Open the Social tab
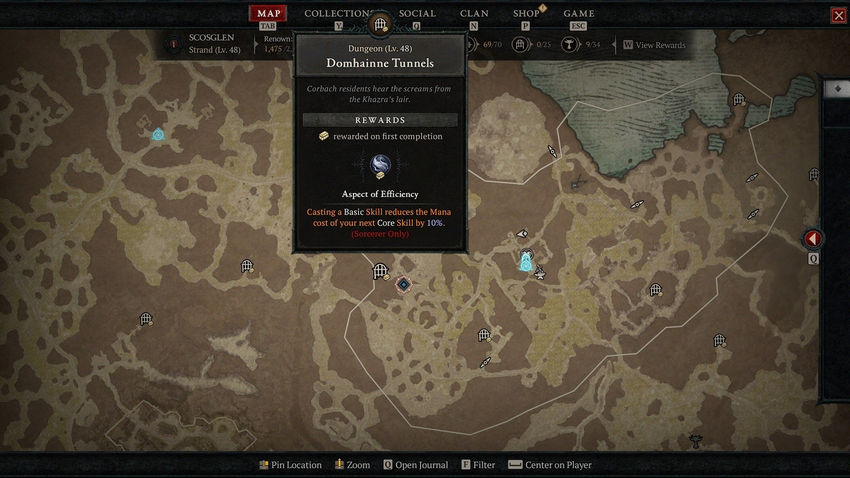The width and height of the screenshot is (850, 478). click(x=417, y=14)
